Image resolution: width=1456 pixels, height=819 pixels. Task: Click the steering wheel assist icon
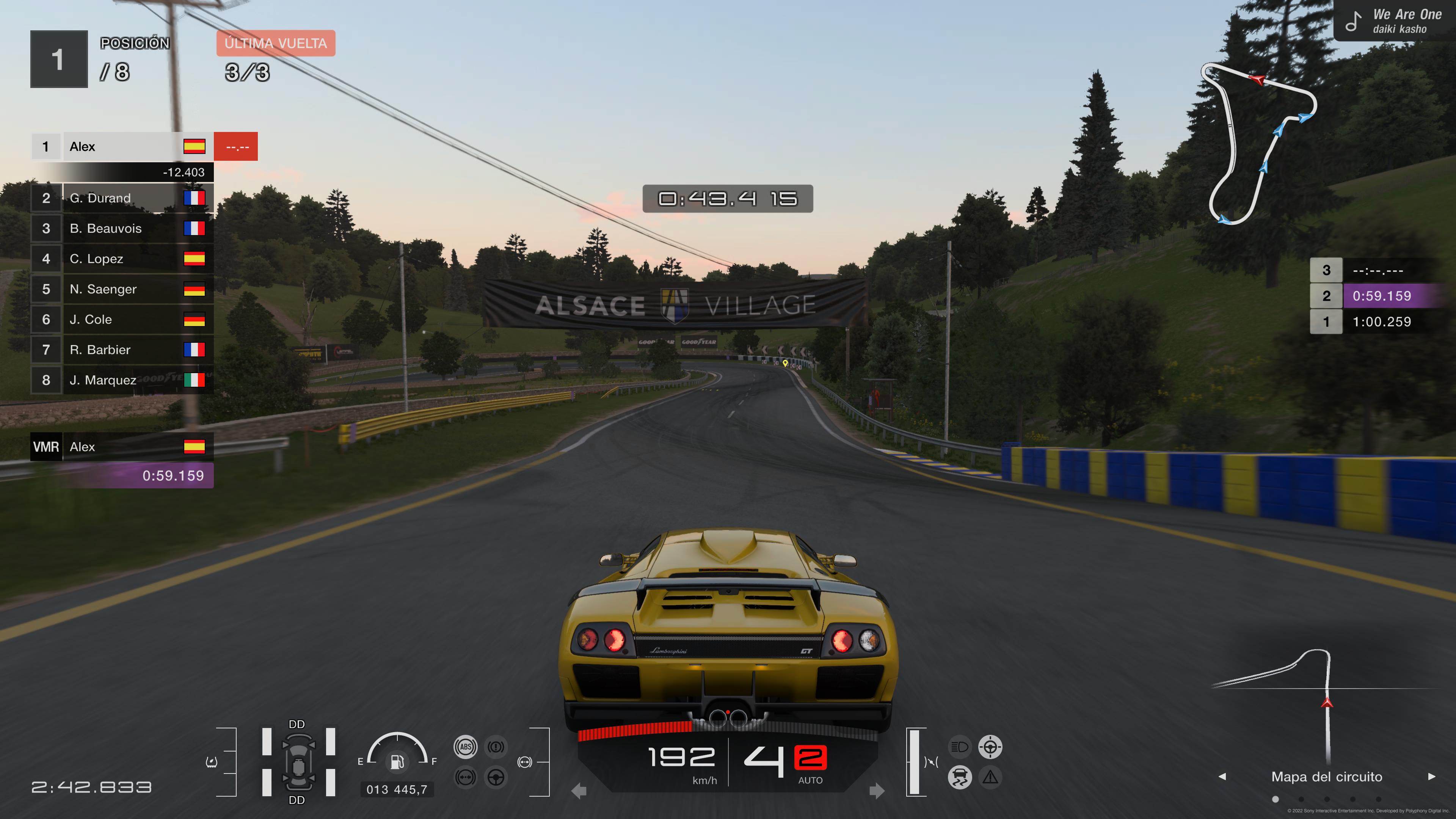pyautogui.click(x=496, y=778)
